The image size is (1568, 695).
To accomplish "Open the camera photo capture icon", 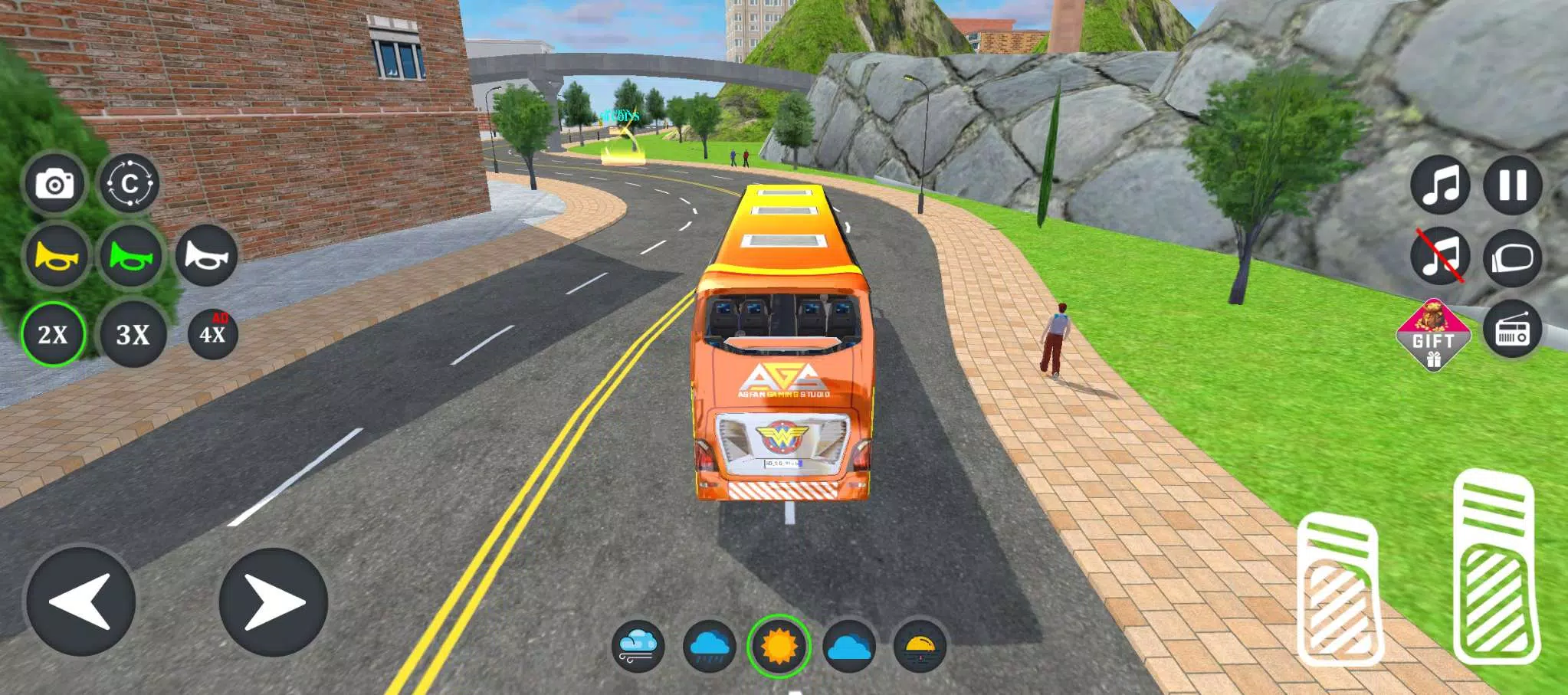I will coord(54,182).
